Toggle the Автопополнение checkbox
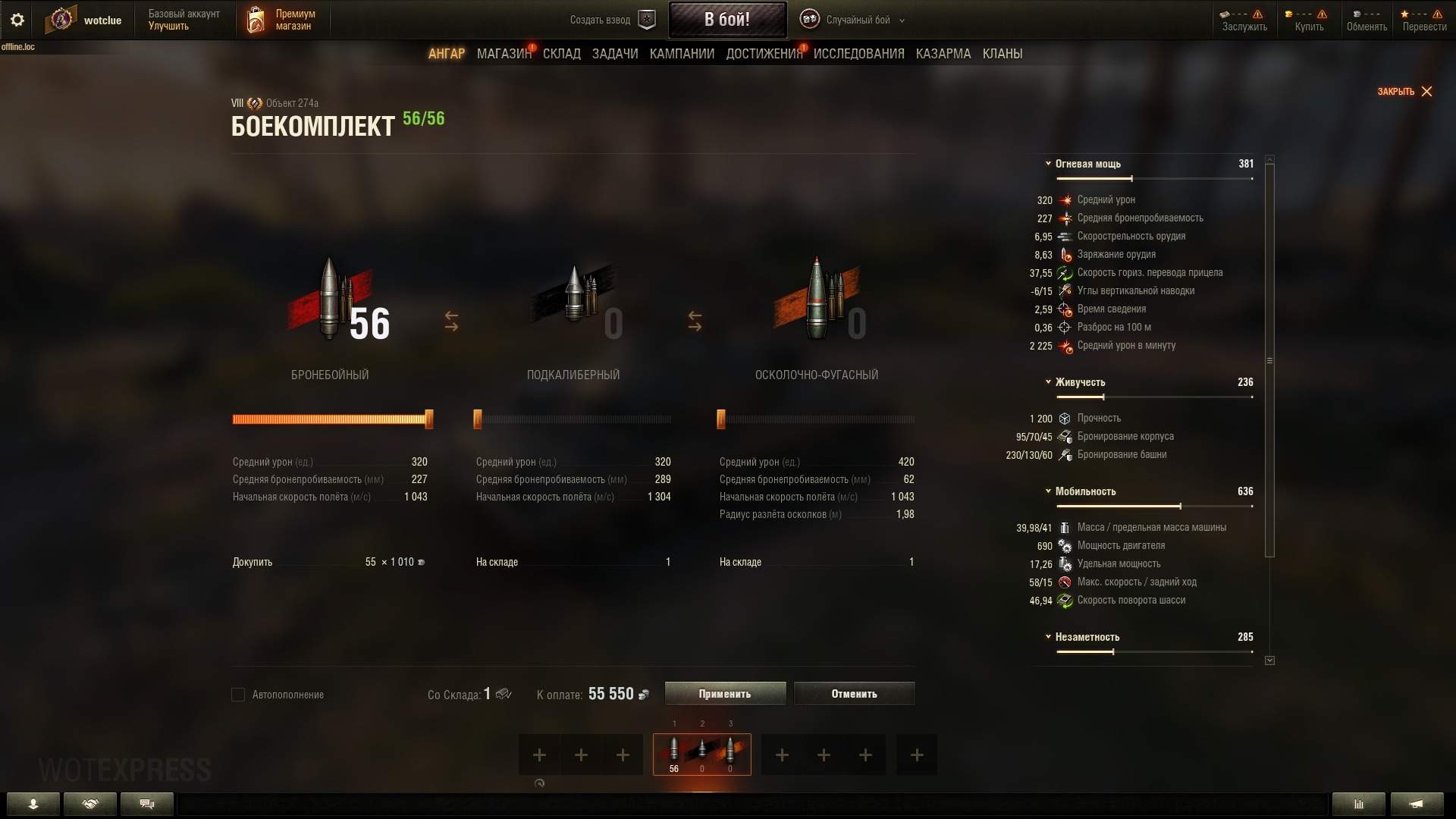This screenshot has height=819, width=1456. (x=238, y=695)
